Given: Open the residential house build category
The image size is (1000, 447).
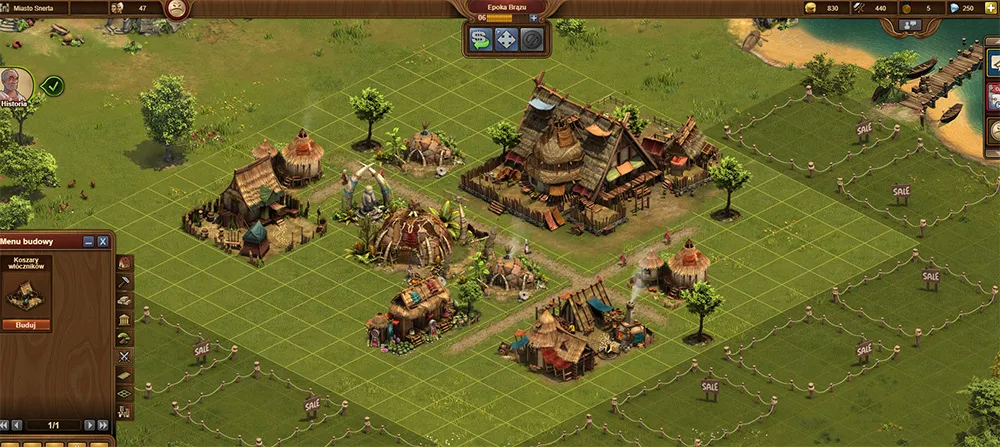Looking at the screenshot, I should [124, 263].
